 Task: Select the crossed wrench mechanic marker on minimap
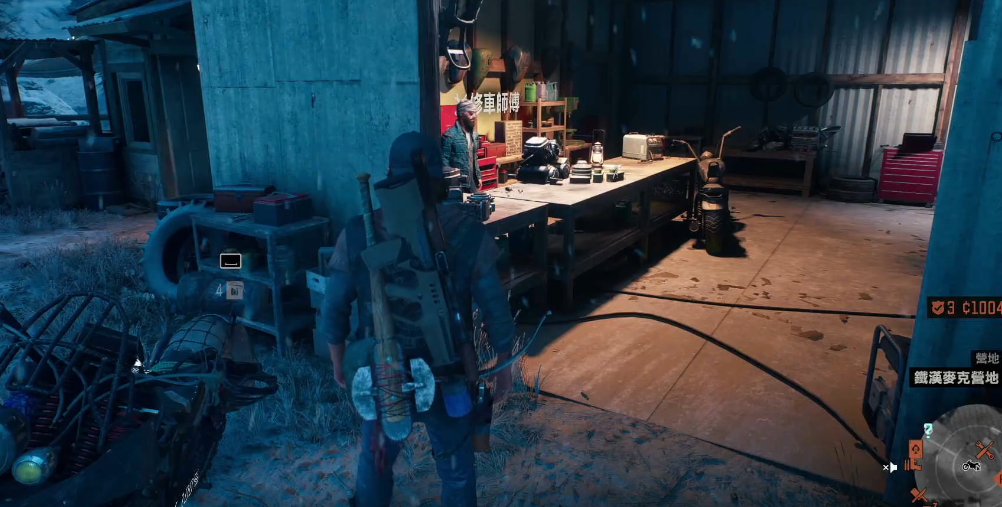click(986, 450)
